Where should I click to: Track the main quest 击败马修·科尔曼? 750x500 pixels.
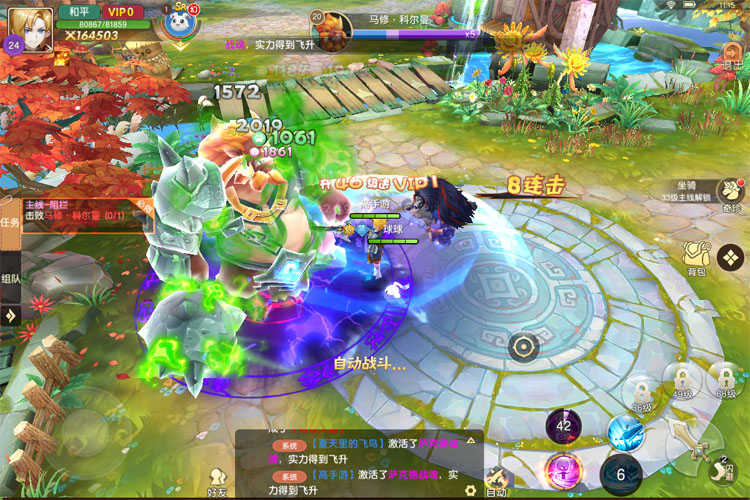coord(75,209)
